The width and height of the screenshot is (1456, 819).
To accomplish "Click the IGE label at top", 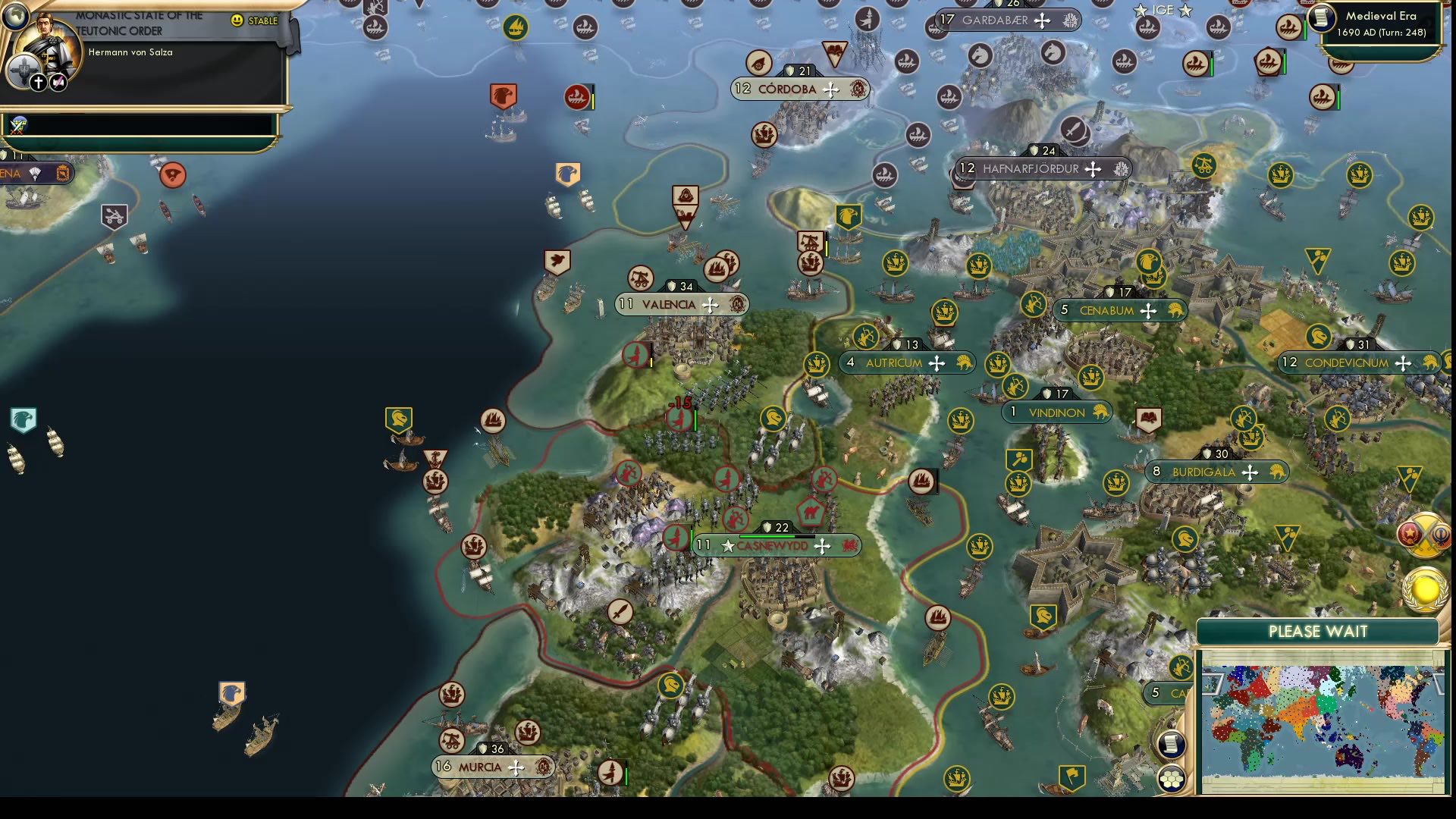I will 1160,11.
